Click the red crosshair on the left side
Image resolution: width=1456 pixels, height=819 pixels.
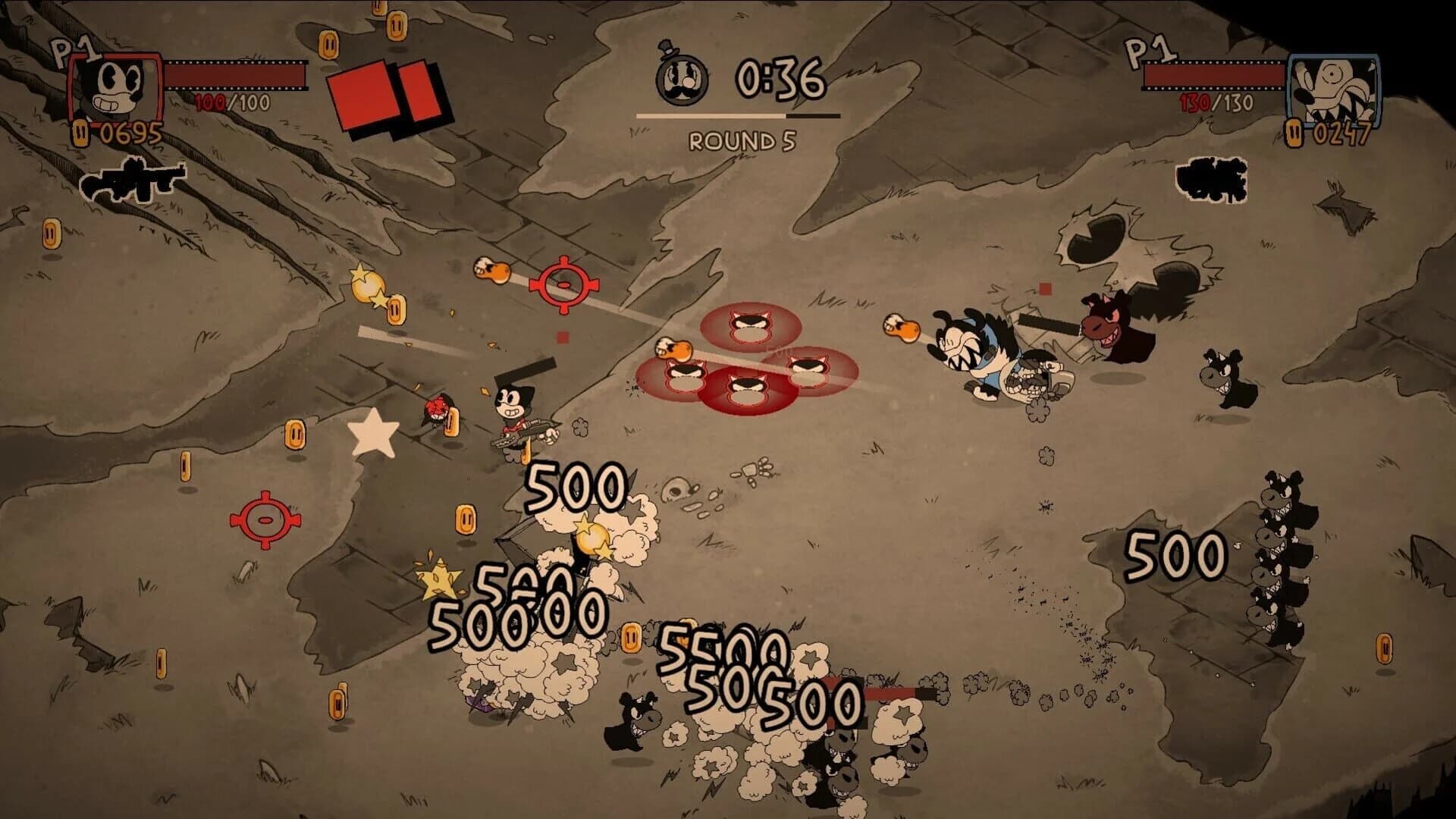pyautogui.click(x=265, y=521)
